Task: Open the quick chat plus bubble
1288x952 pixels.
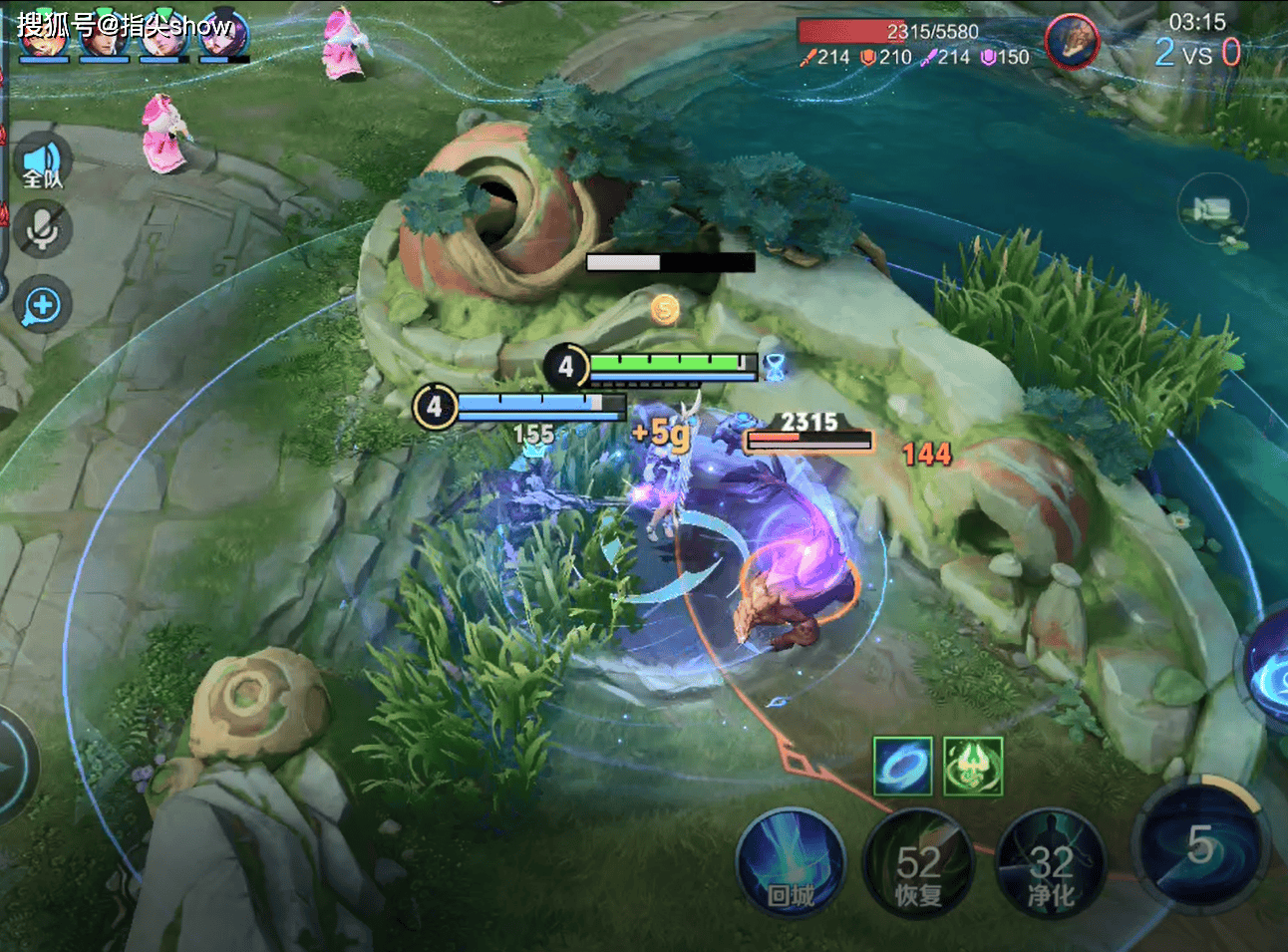Action: 43,305
